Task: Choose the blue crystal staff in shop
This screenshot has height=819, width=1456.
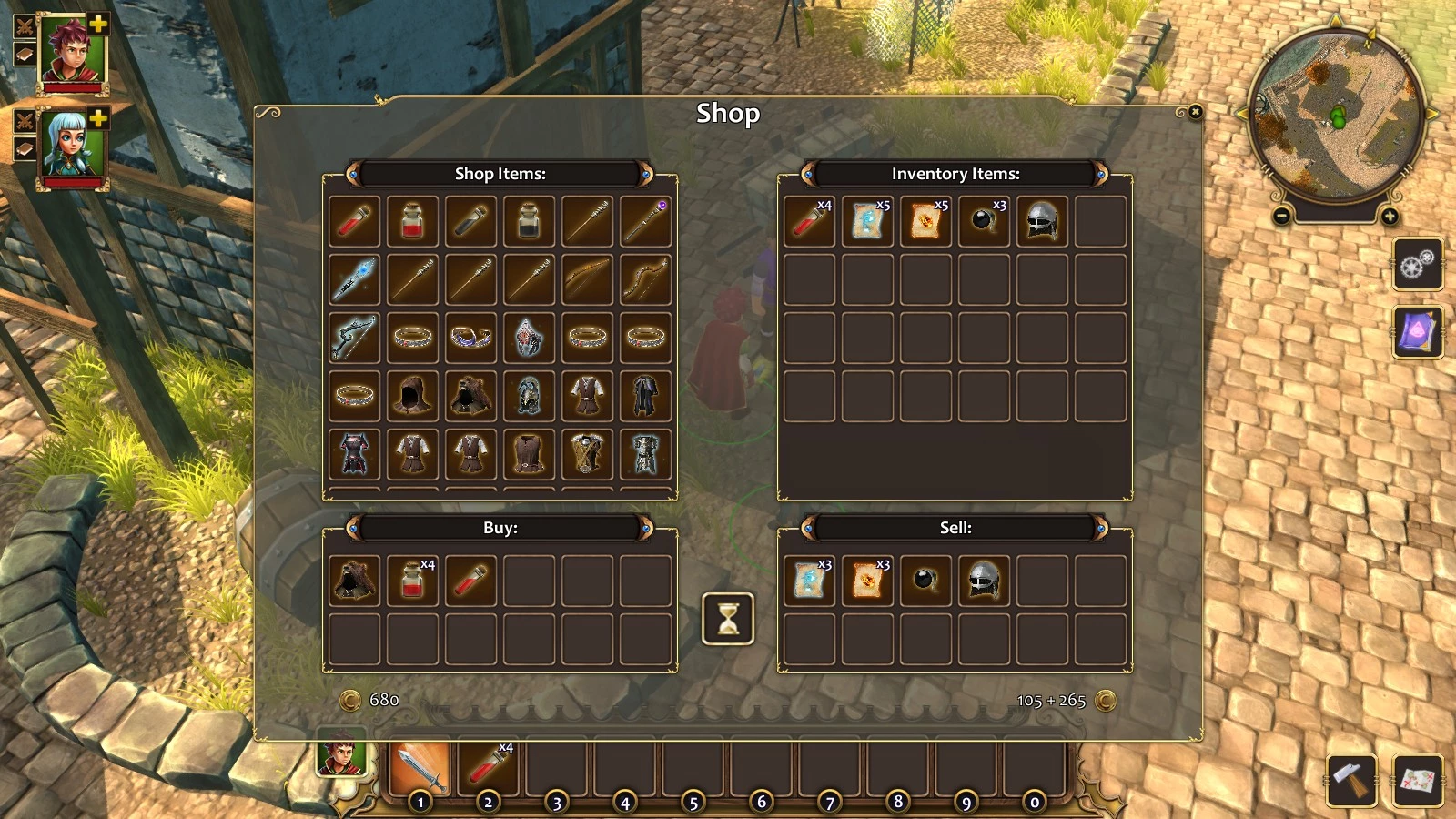Action: point(354,279)
